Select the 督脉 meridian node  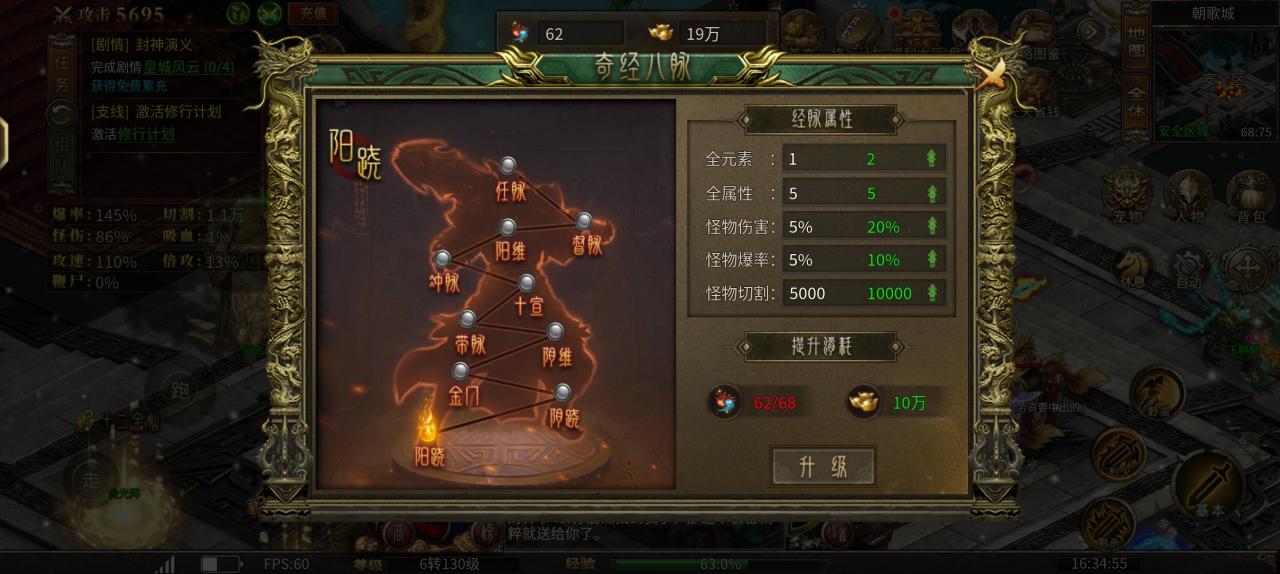[x=584, y=221]
